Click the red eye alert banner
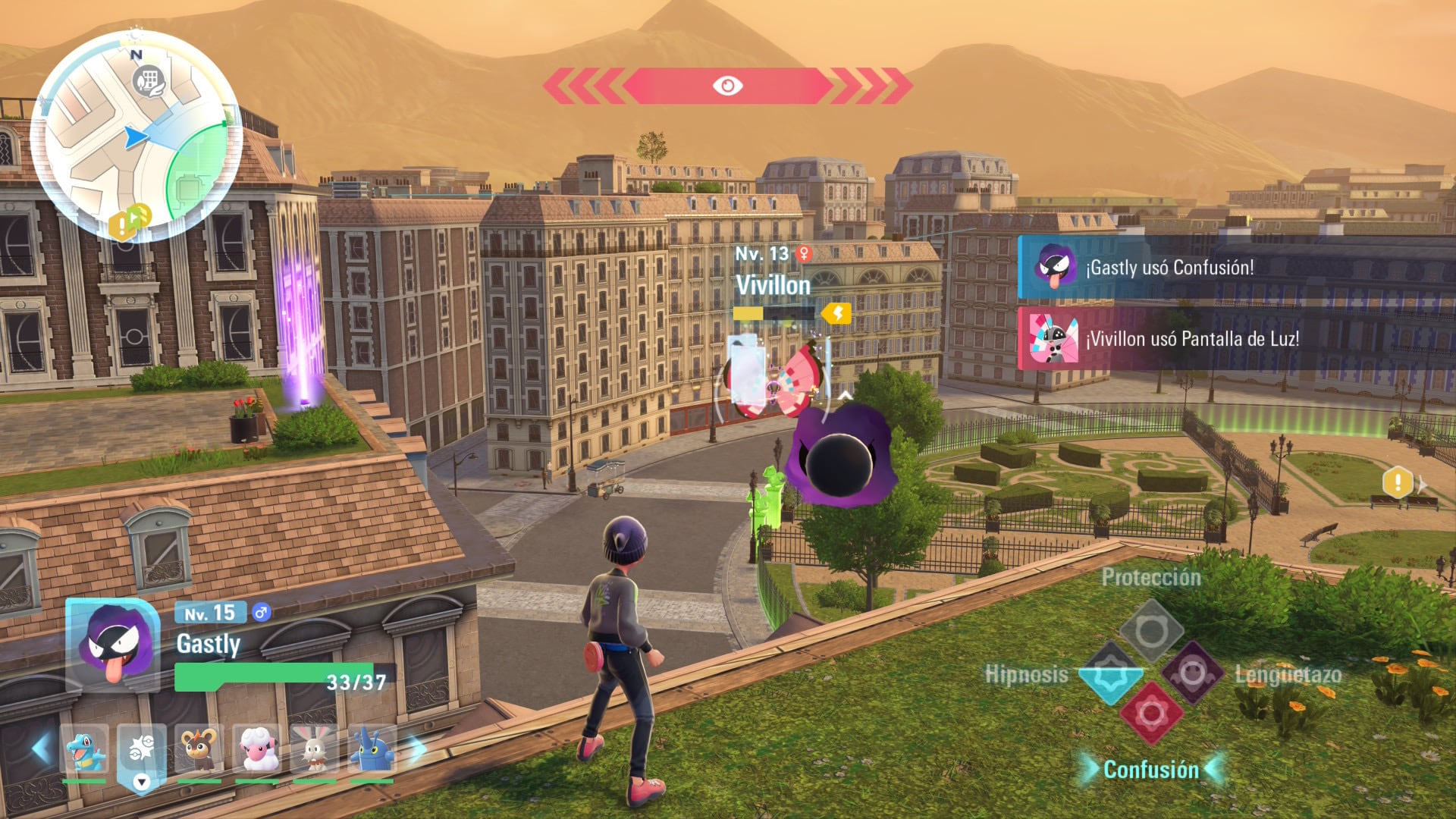 coord(727,86)
